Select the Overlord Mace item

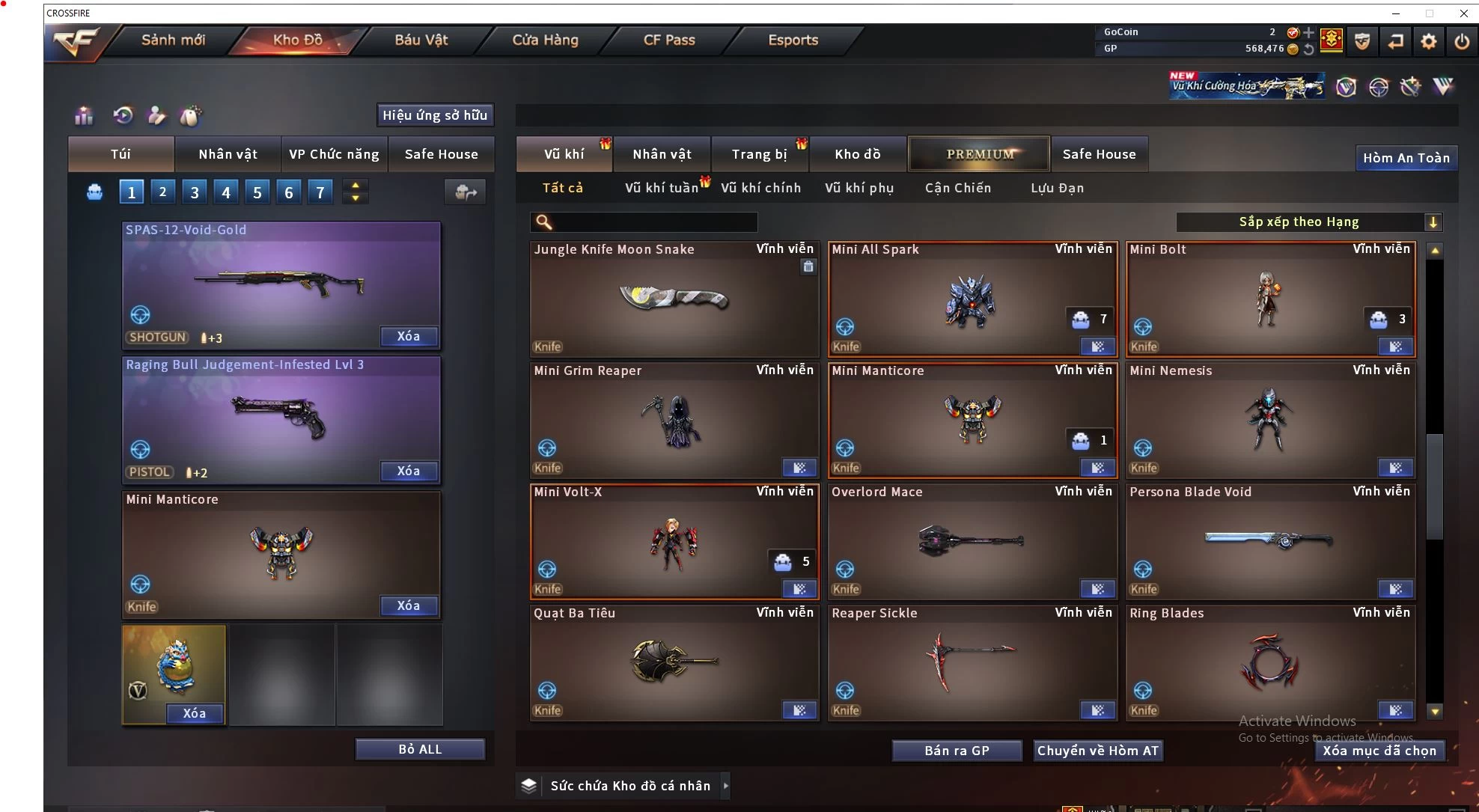972,540
